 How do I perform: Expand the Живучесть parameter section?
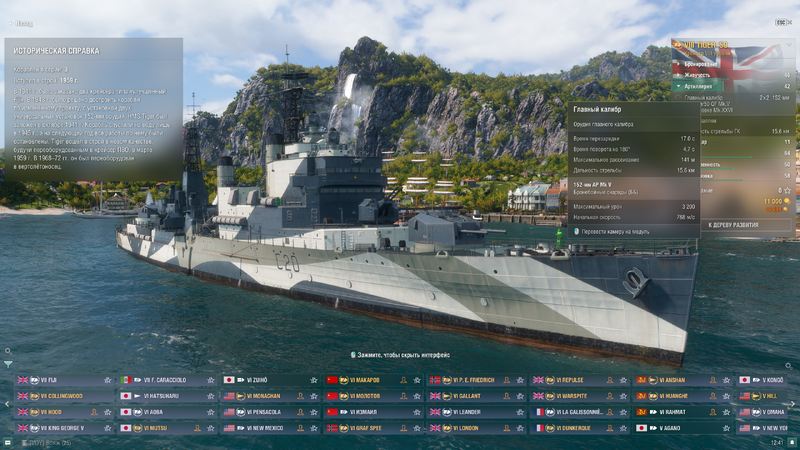point(700,74)
